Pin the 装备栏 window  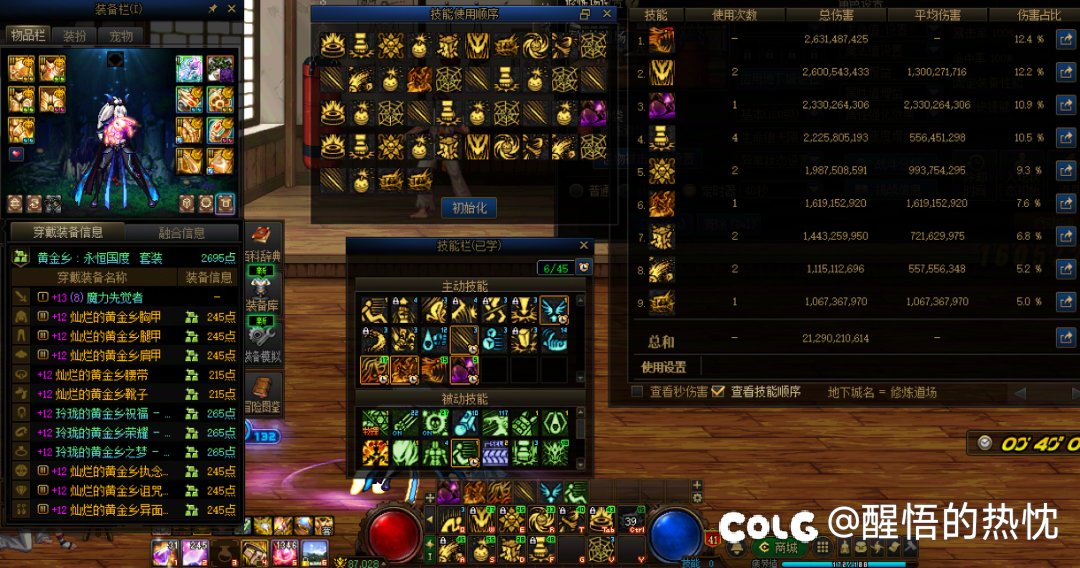click(213, 9)
